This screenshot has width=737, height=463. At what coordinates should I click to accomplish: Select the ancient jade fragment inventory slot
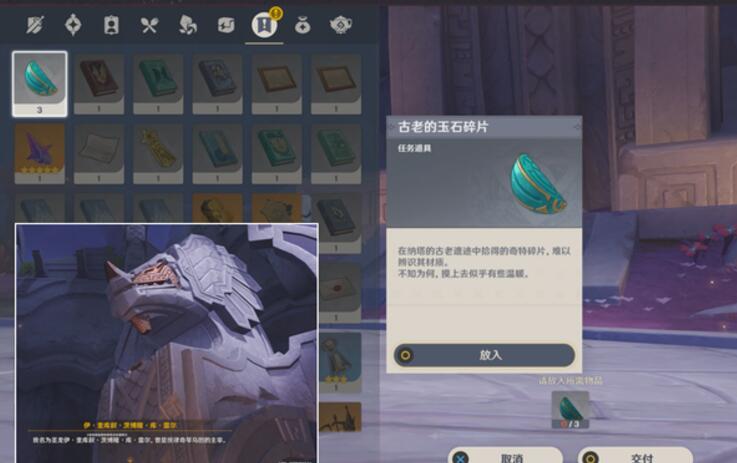40,82
